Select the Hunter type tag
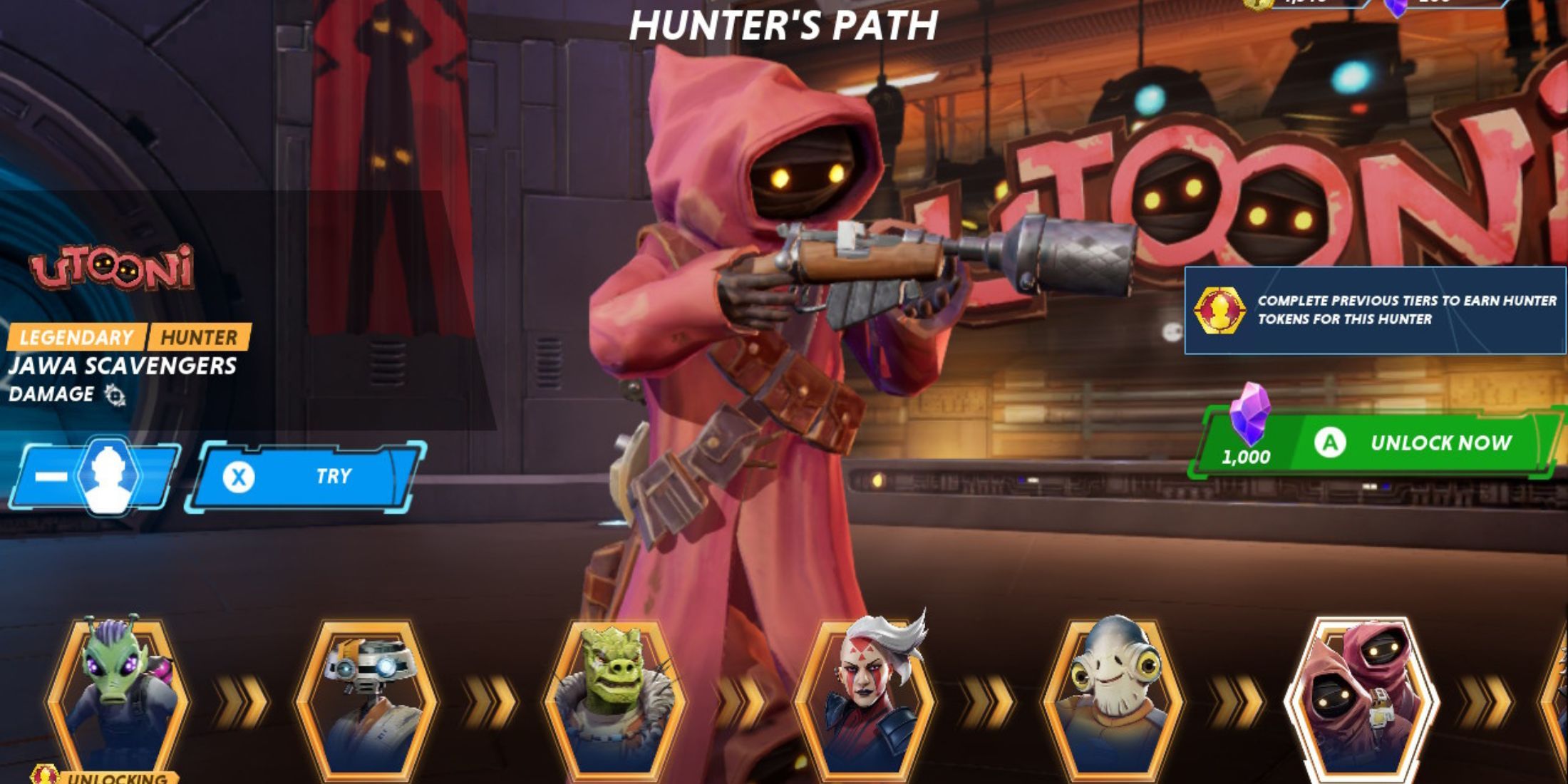Image resolution: width=1568 pixels, height=784 pixels. (x=200, y=335)
